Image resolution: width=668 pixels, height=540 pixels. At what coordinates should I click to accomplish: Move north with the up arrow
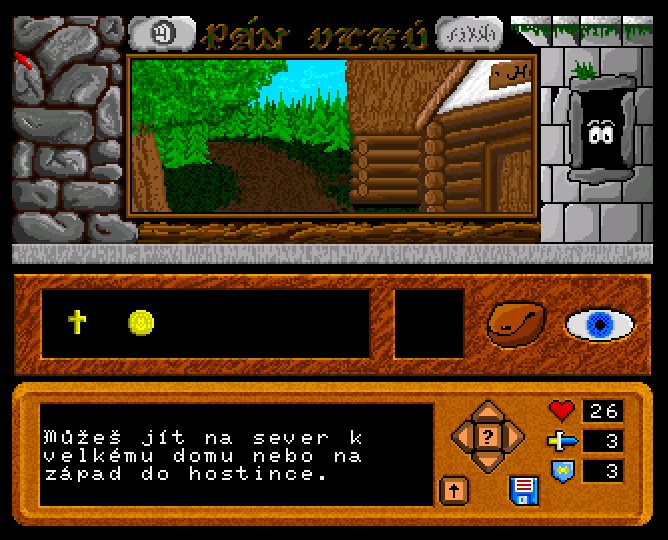(x=488, y=411)
